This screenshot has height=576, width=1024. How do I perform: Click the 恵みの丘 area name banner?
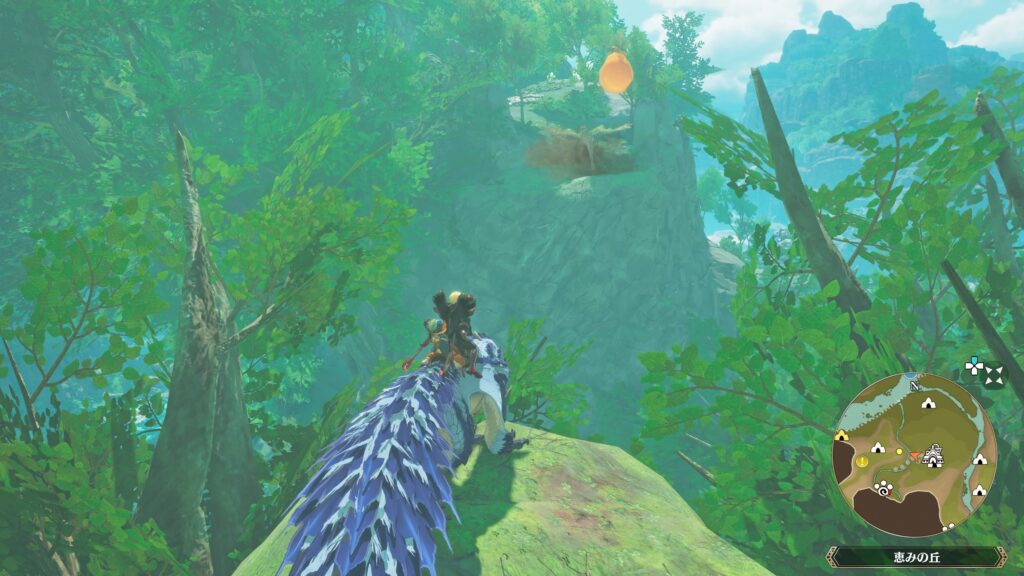coord(914,556)
